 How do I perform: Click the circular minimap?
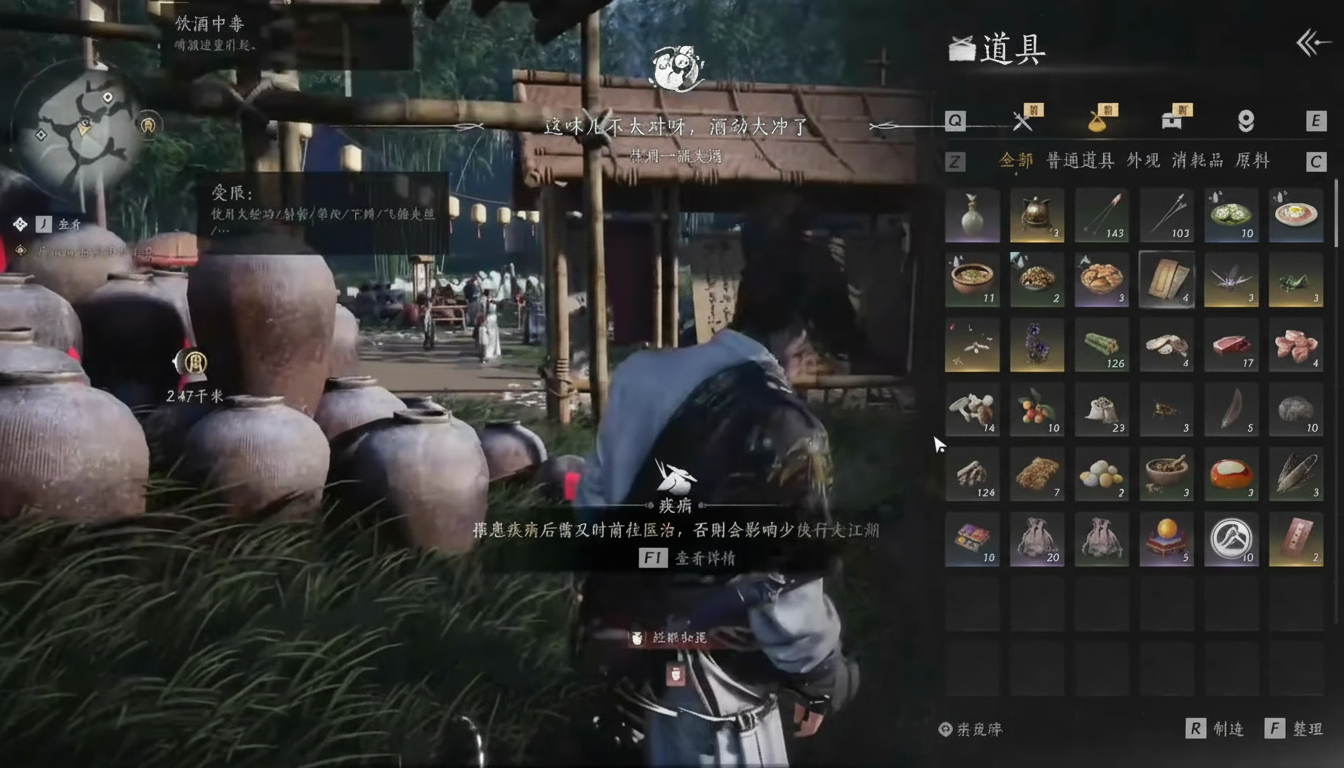pos(77,128)
